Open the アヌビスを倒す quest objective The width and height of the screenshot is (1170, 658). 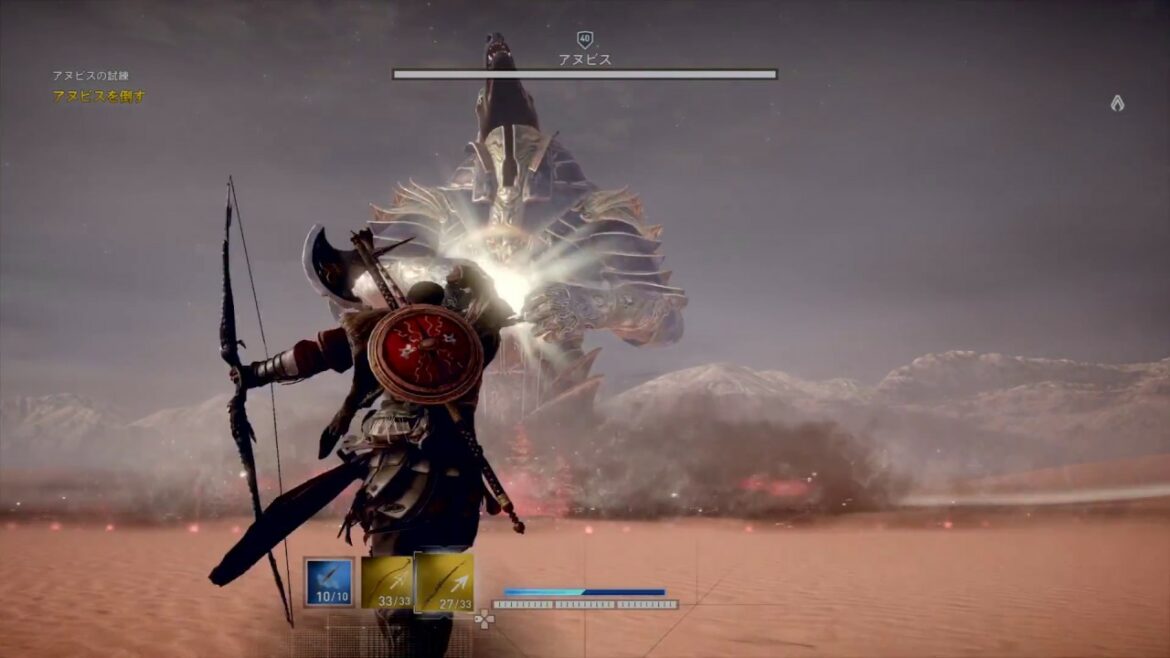[x=99, y=96]
